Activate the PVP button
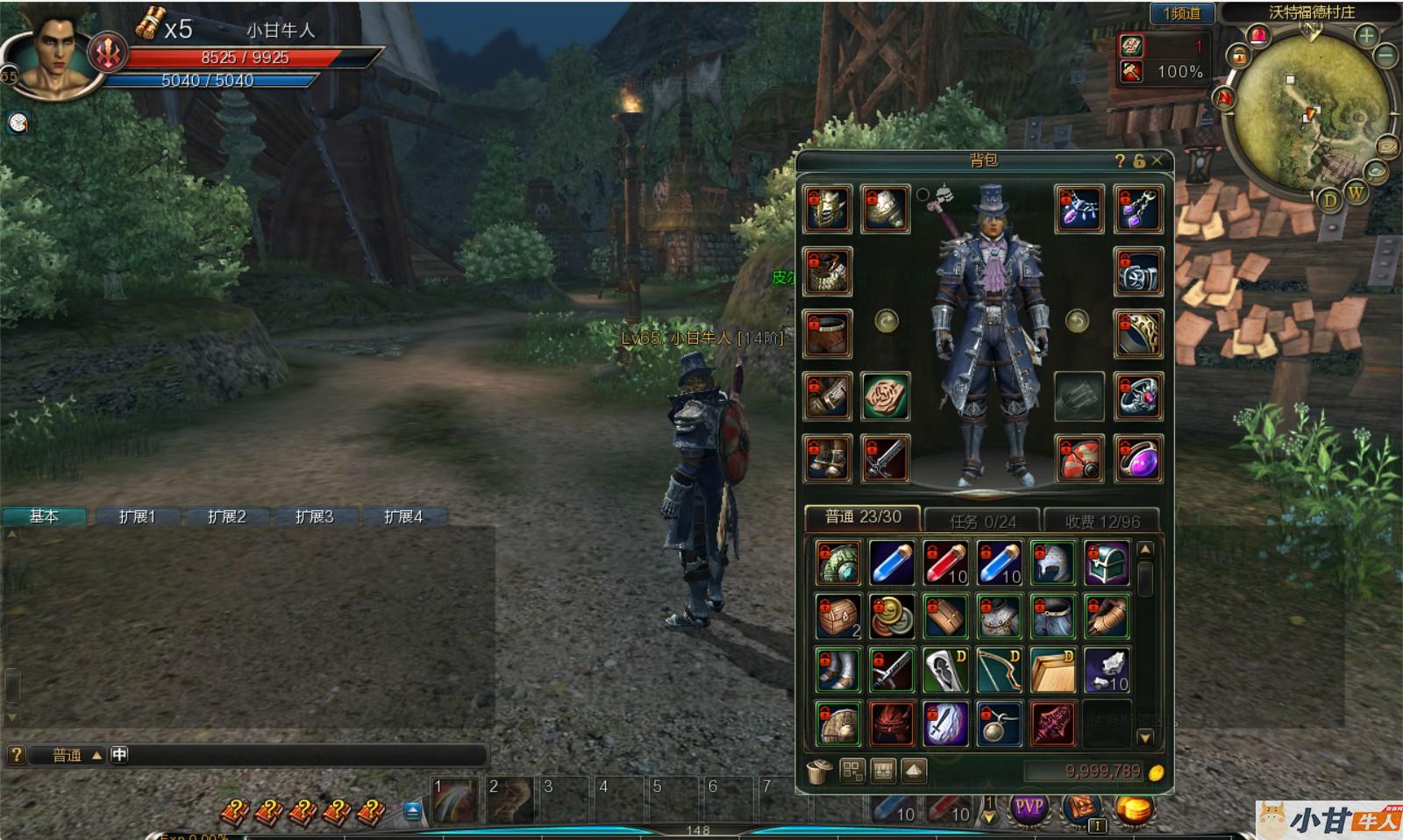The width and height of the screenshot is (1403, 840). point(1029,807)
